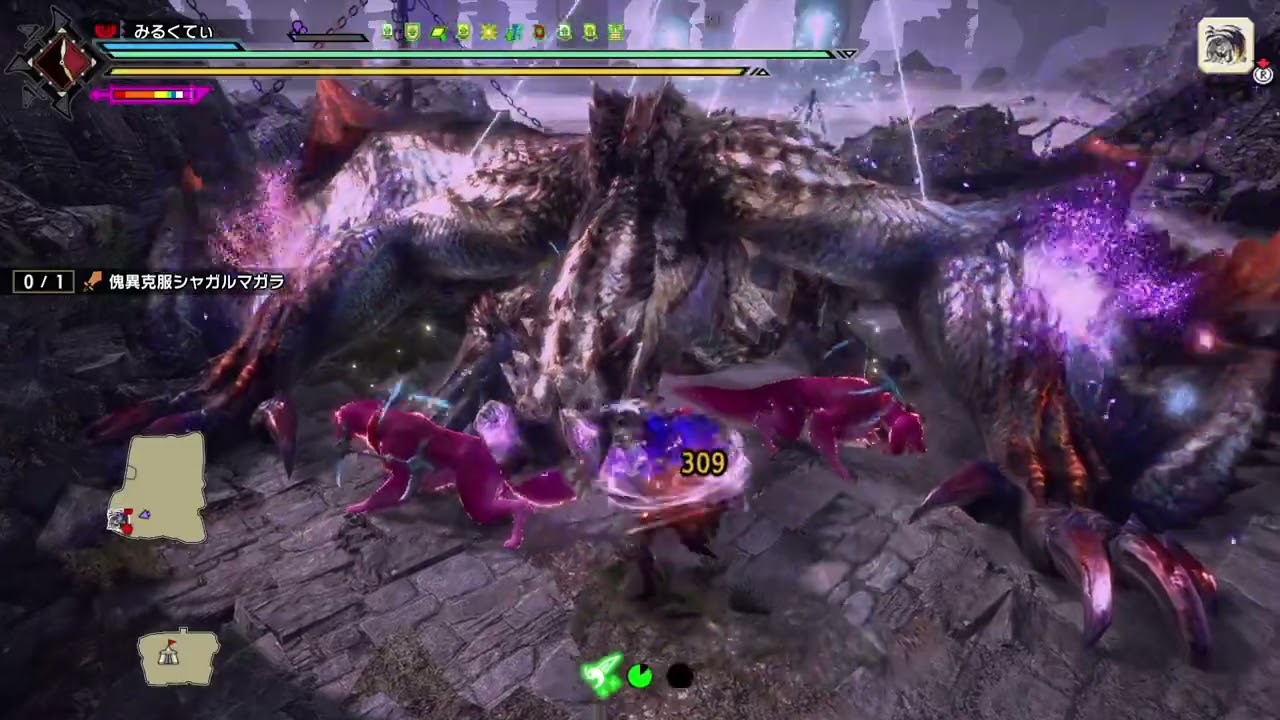Select the red shield status icon

(540, 32)
